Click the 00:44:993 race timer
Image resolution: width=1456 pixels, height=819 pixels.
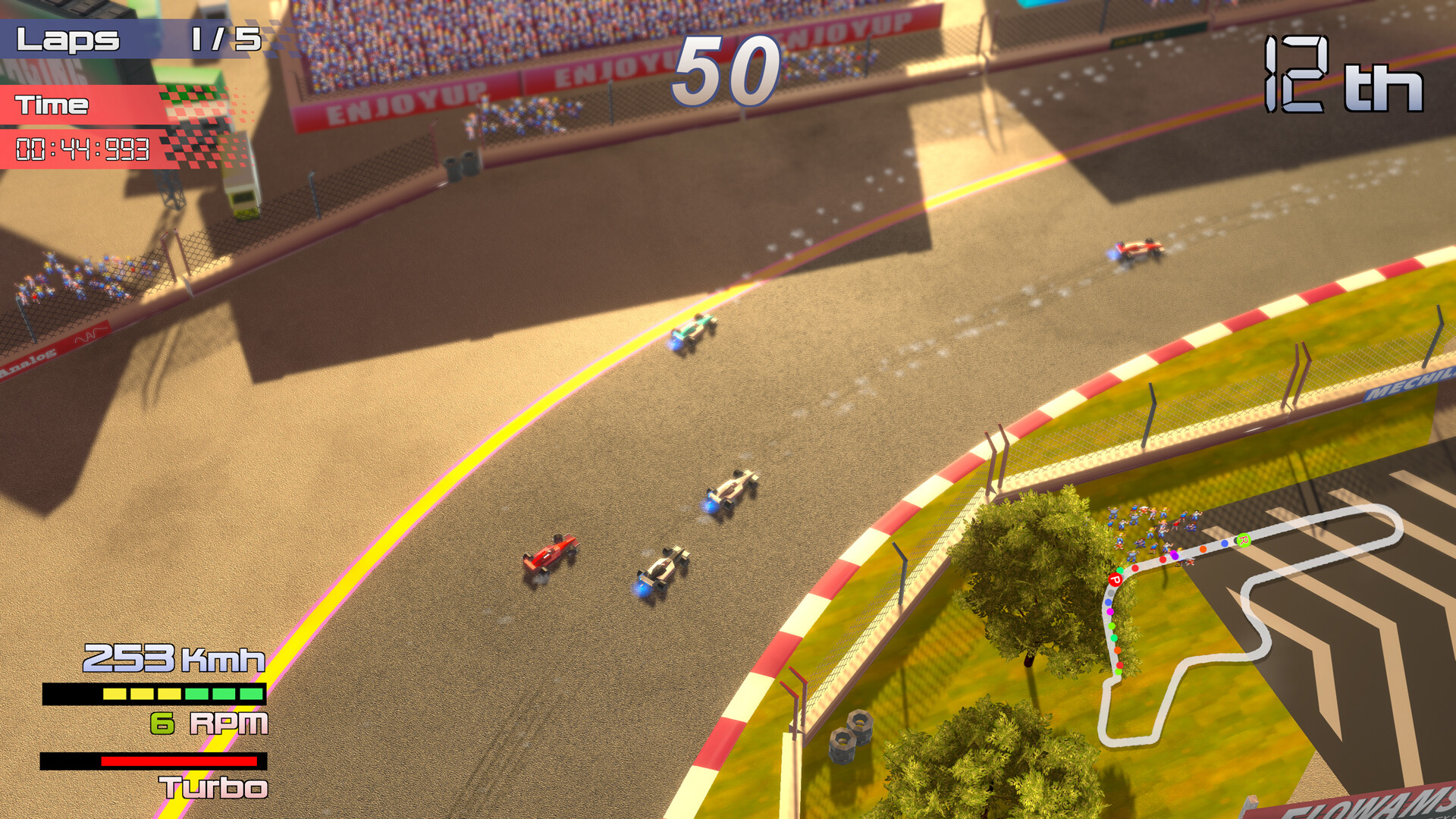[x=83, y=149]
